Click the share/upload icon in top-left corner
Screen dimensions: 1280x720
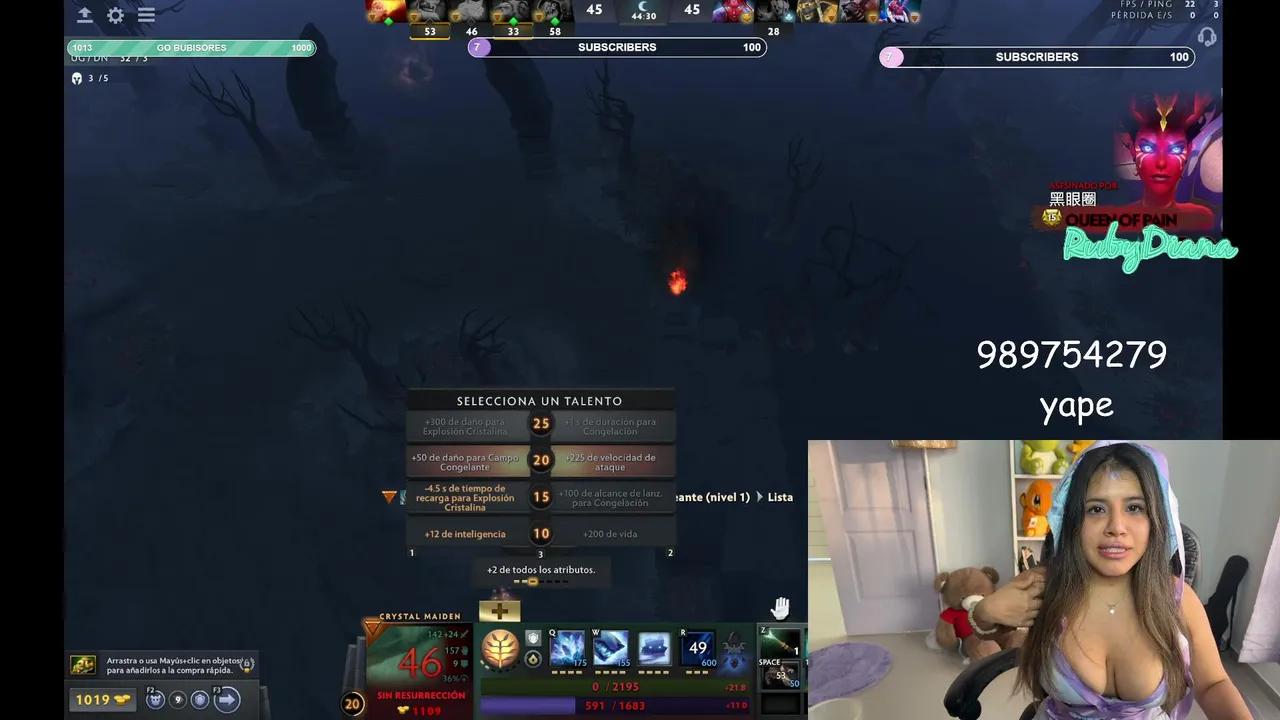pos(84,15)
